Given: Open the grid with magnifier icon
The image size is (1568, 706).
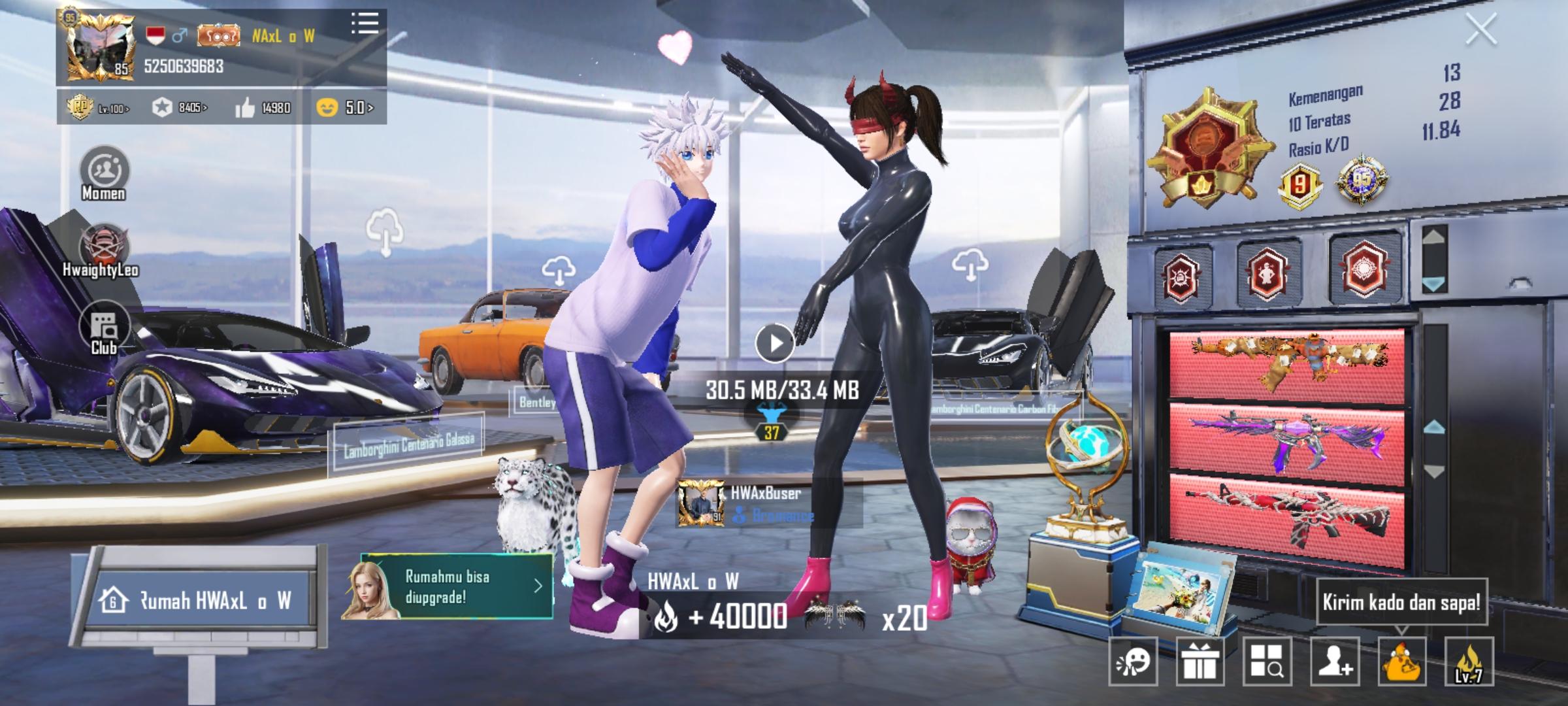Looking at the screenshot, I should click(1267, 662).
